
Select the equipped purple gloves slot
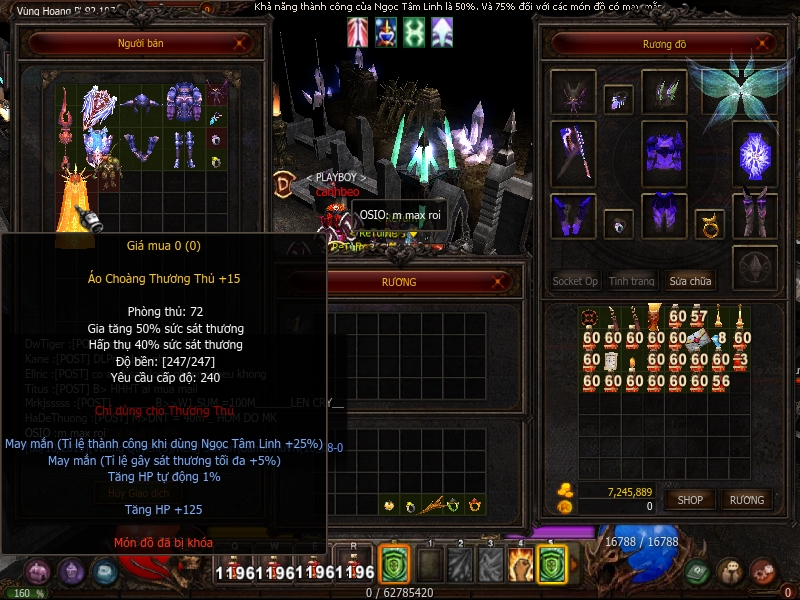click(573, 213)
